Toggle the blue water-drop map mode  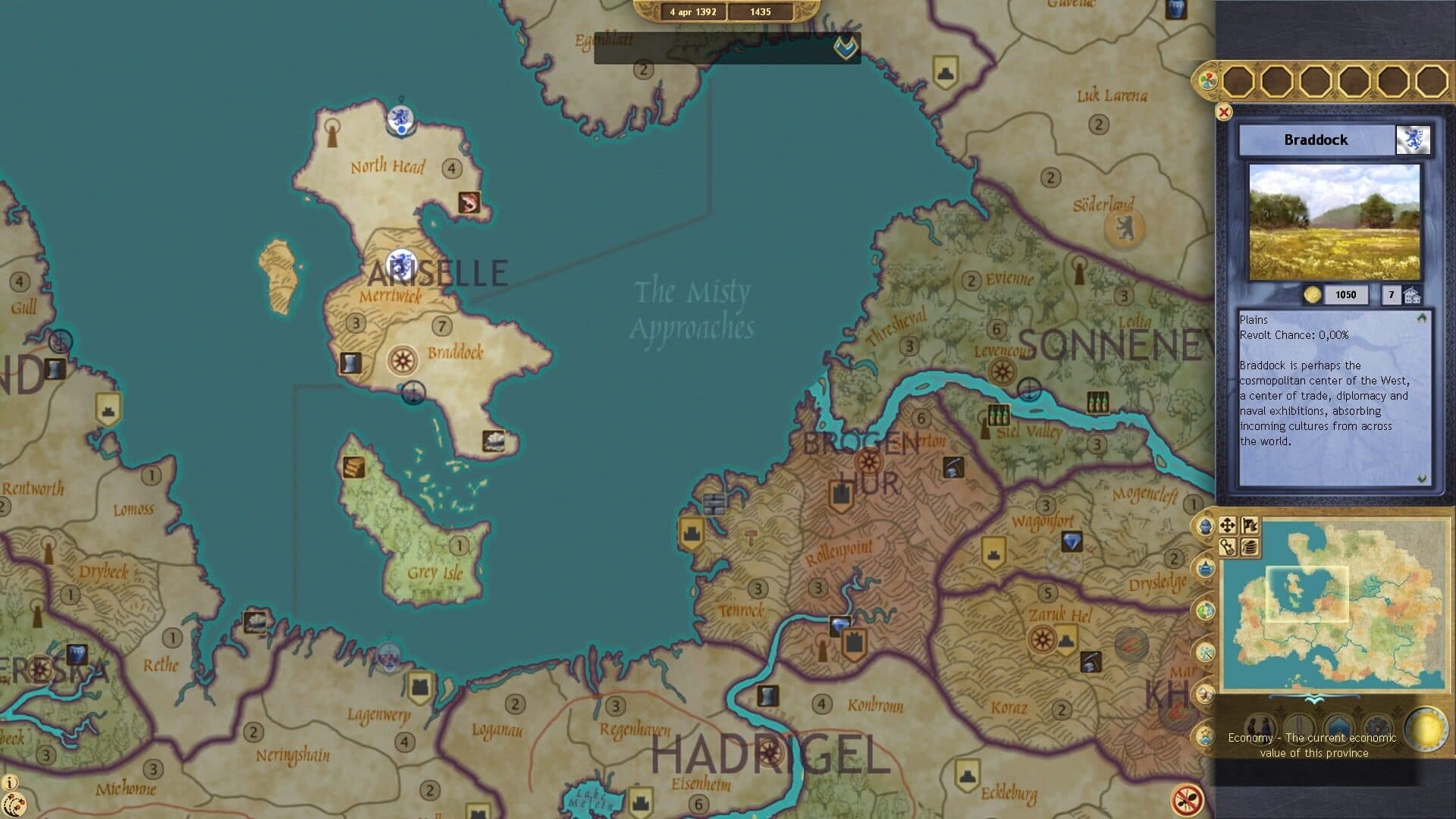coord(1207,567)
